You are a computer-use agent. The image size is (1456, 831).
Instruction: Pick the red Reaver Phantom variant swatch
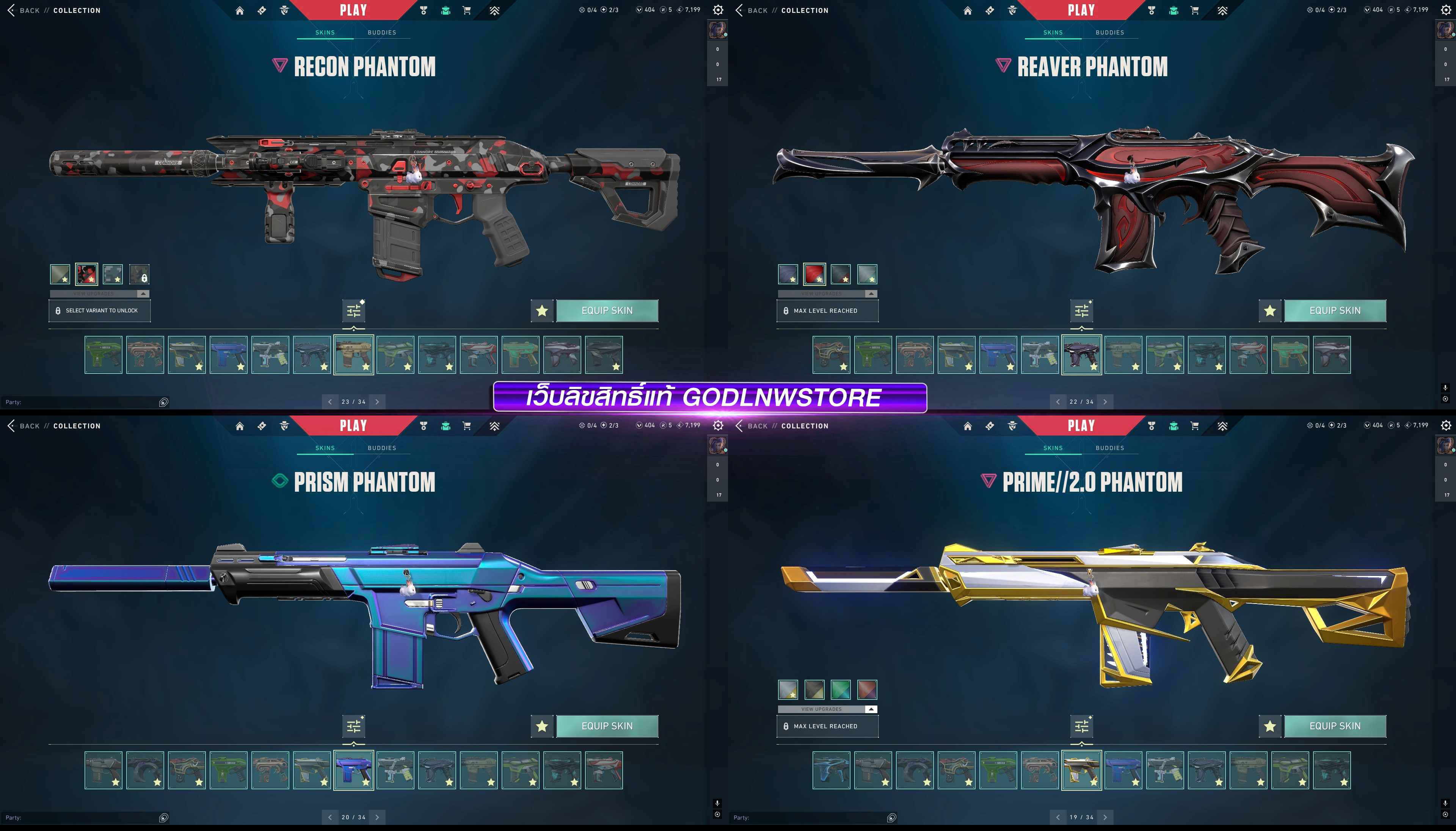tap(814, 274)
